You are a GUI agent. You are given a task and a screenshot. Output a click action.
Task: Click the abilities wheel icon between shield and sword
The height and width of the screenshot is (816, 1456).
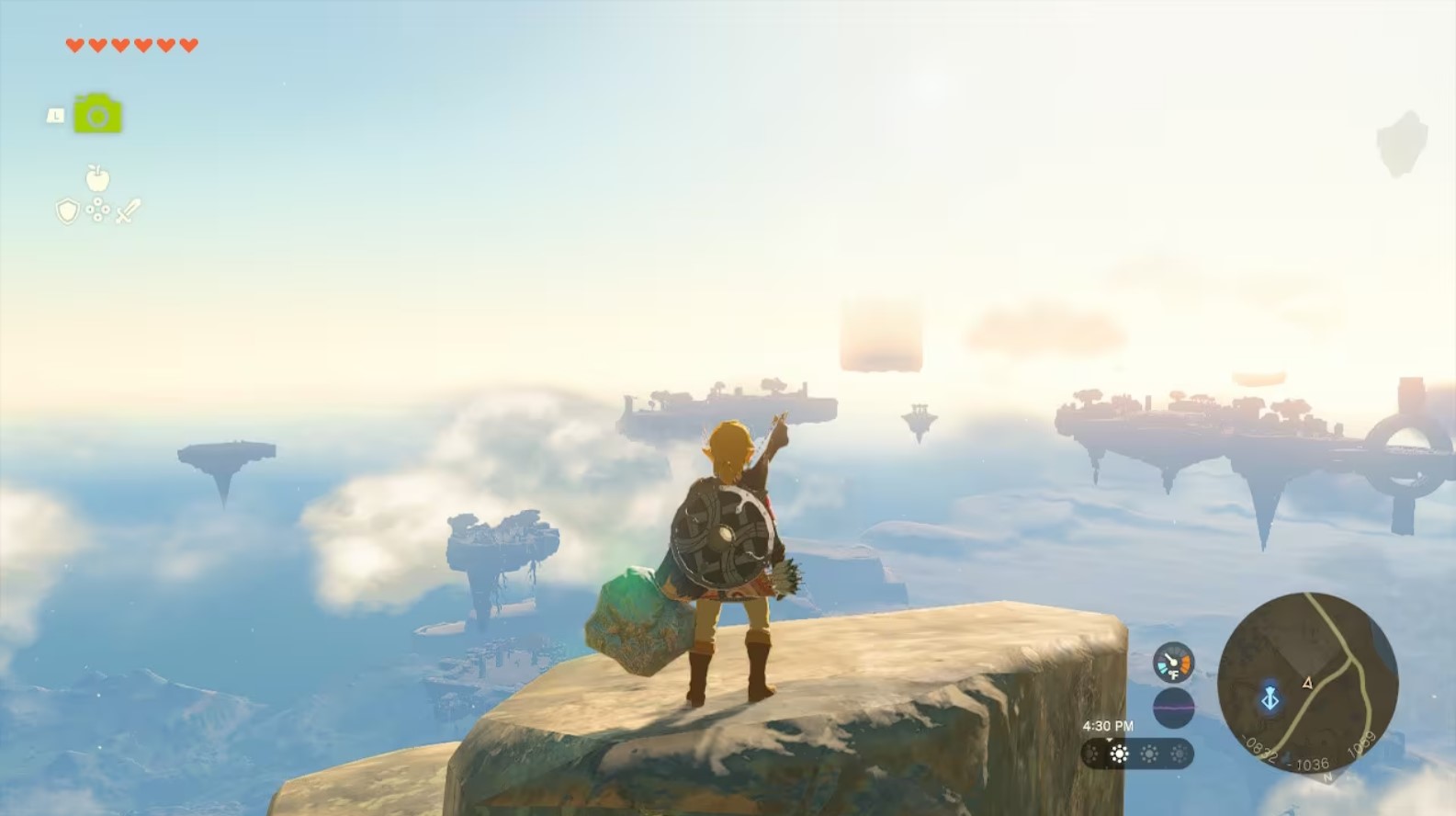point(98,210)
